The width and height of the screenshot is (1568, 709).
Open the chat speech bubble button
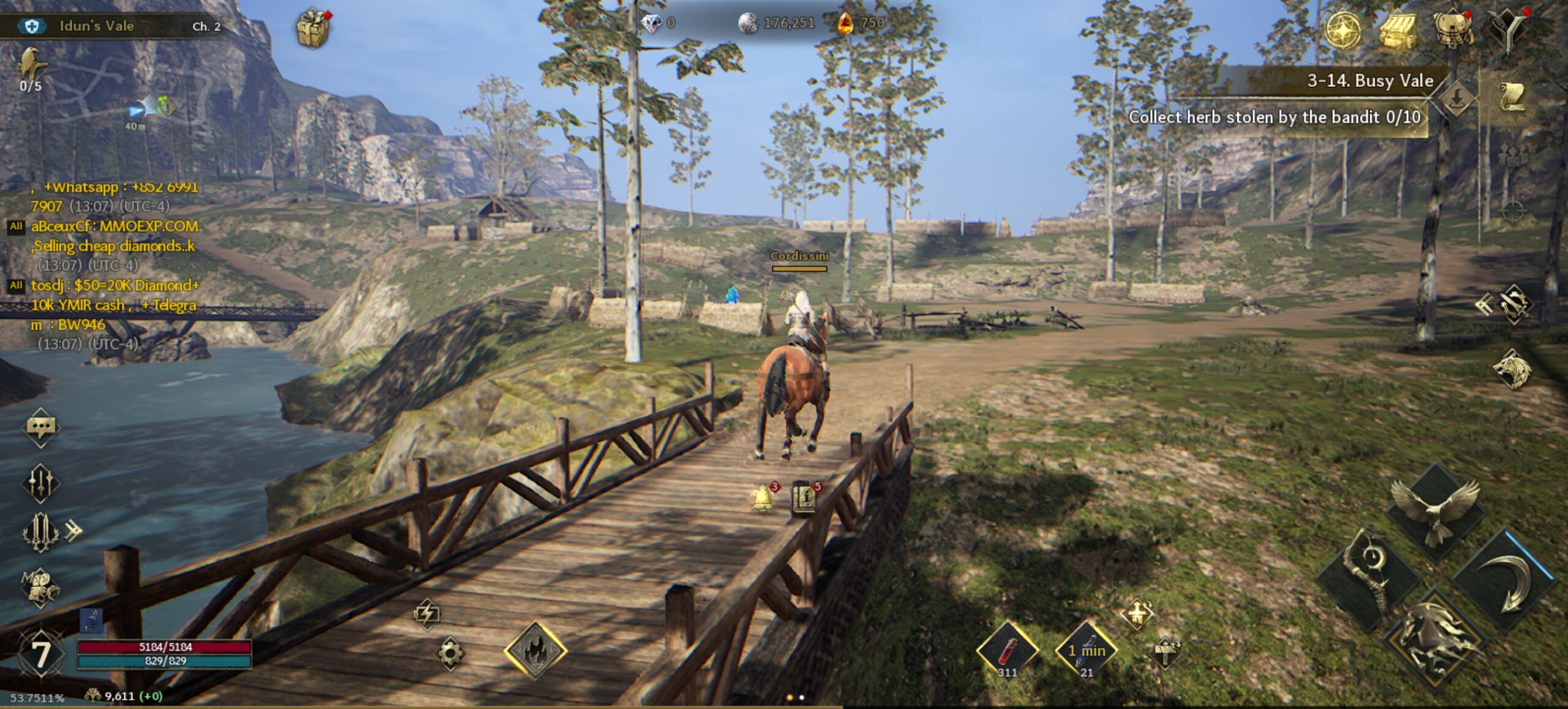[40, 427]
